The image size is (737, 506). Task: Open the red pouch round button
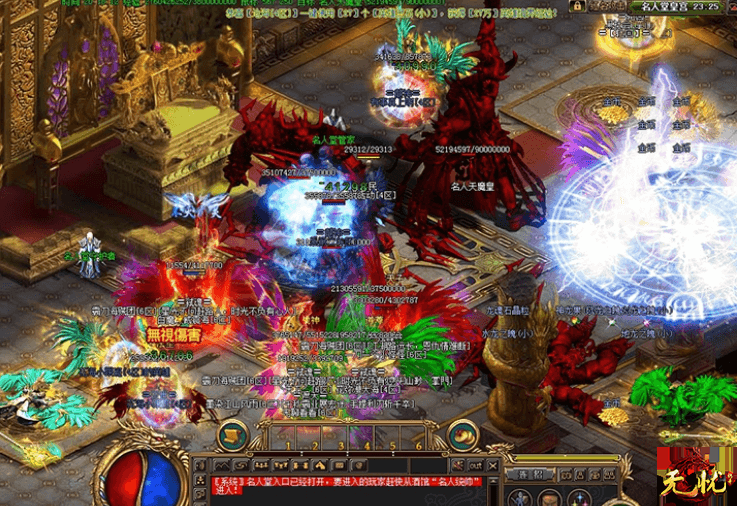(x=463, y=434)
